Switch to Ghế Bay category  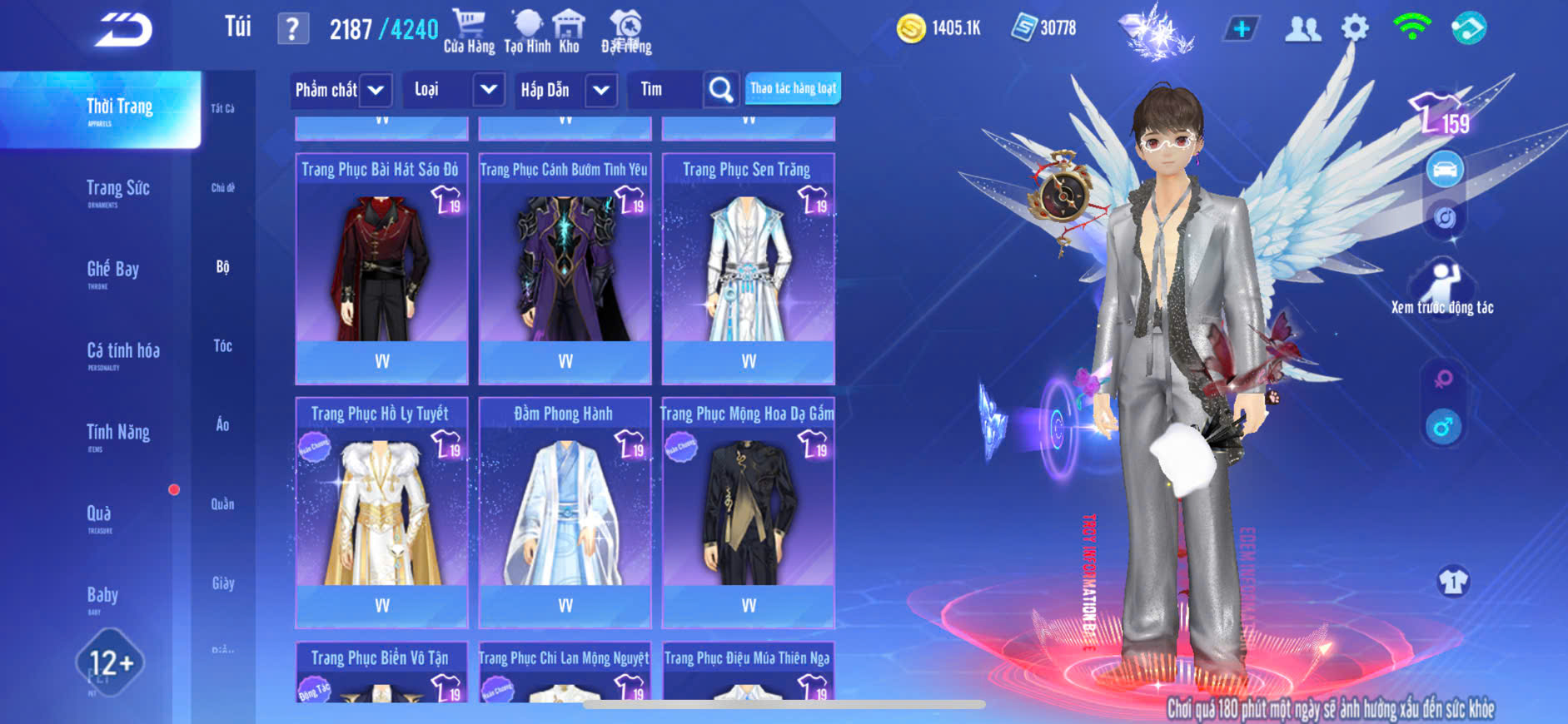(x=113, y=270)
